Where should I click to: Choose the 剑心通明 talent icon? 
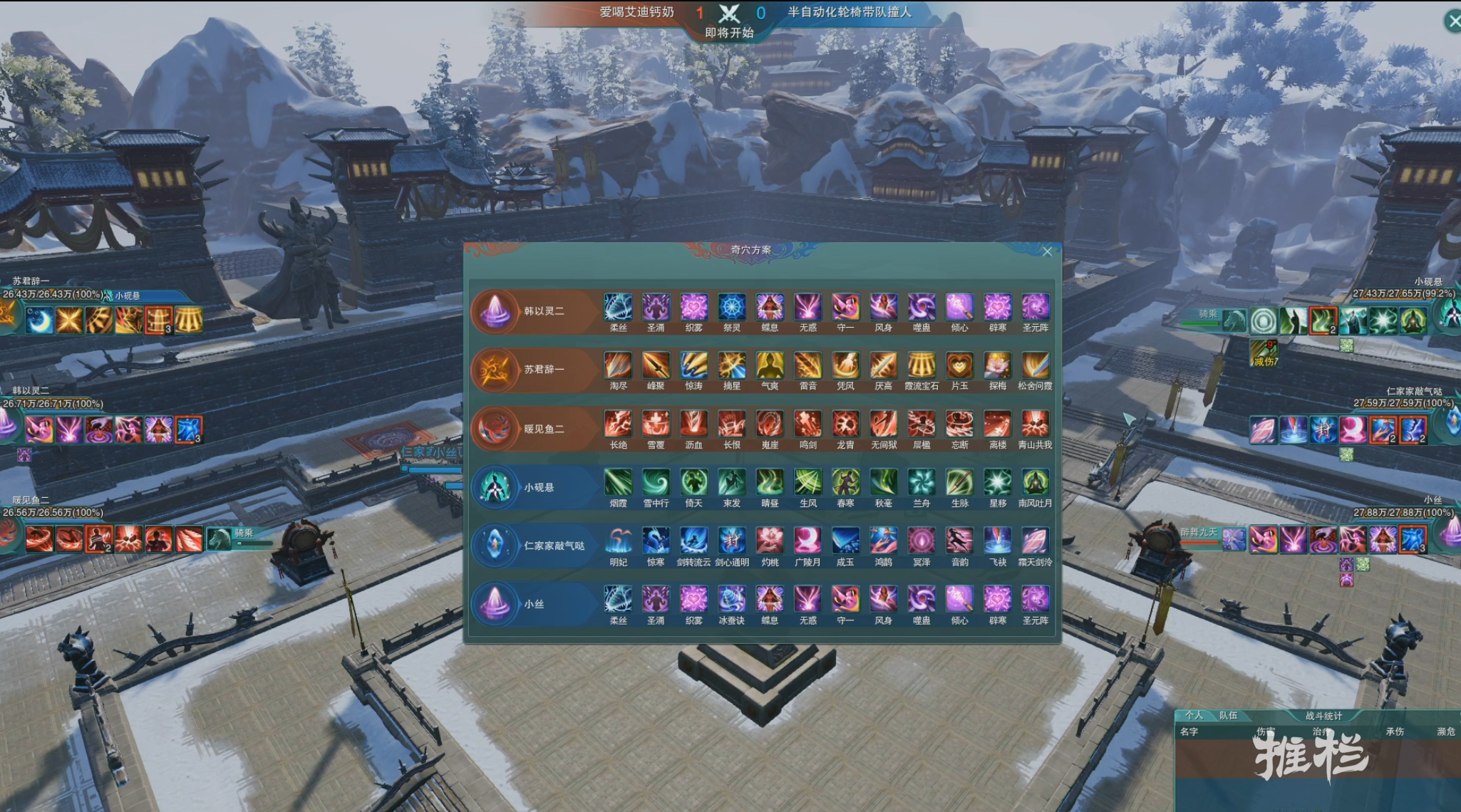[x=732, y=541]
